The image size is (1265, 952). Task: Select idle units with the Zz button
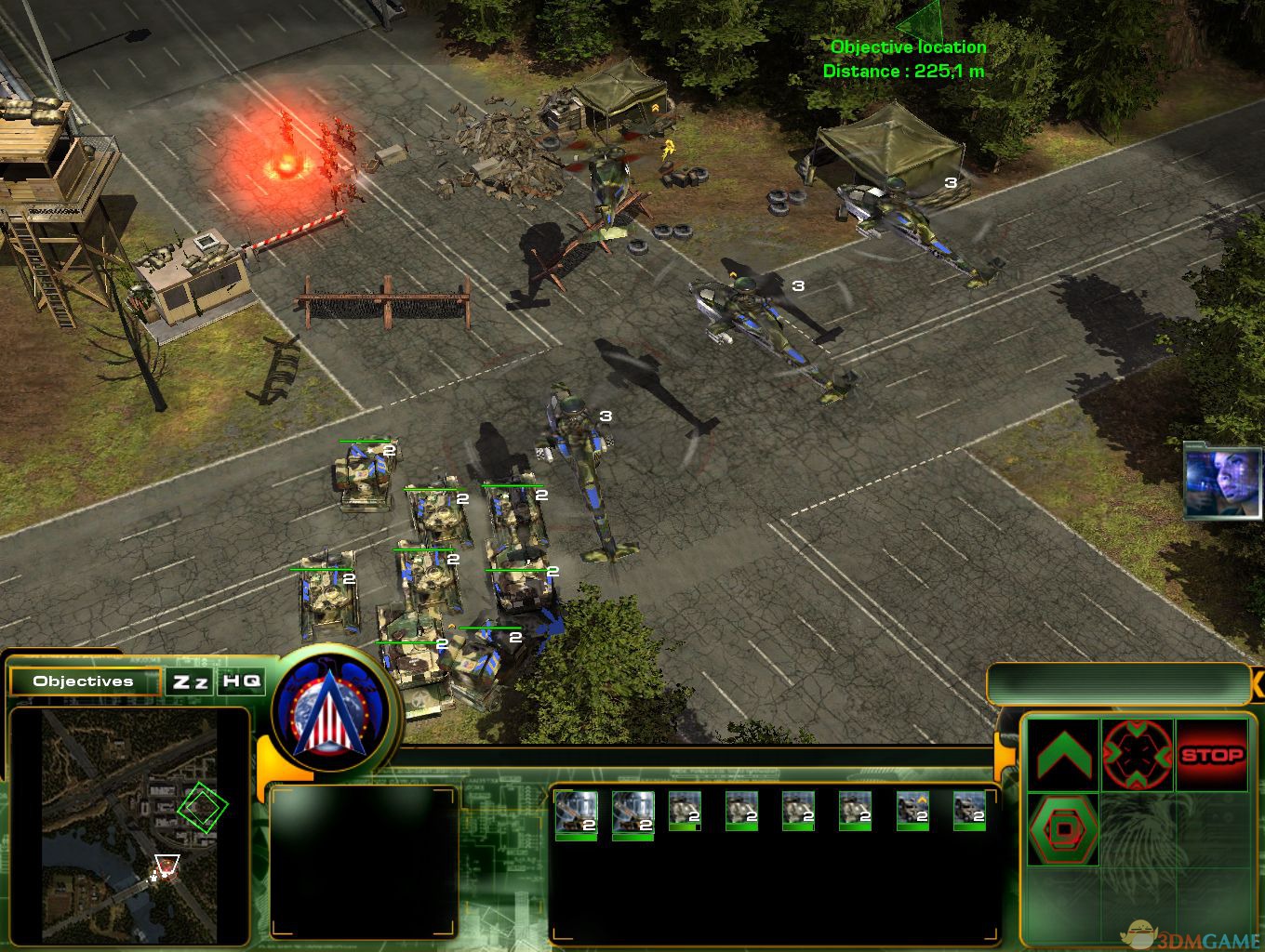[x=191, y=681]
